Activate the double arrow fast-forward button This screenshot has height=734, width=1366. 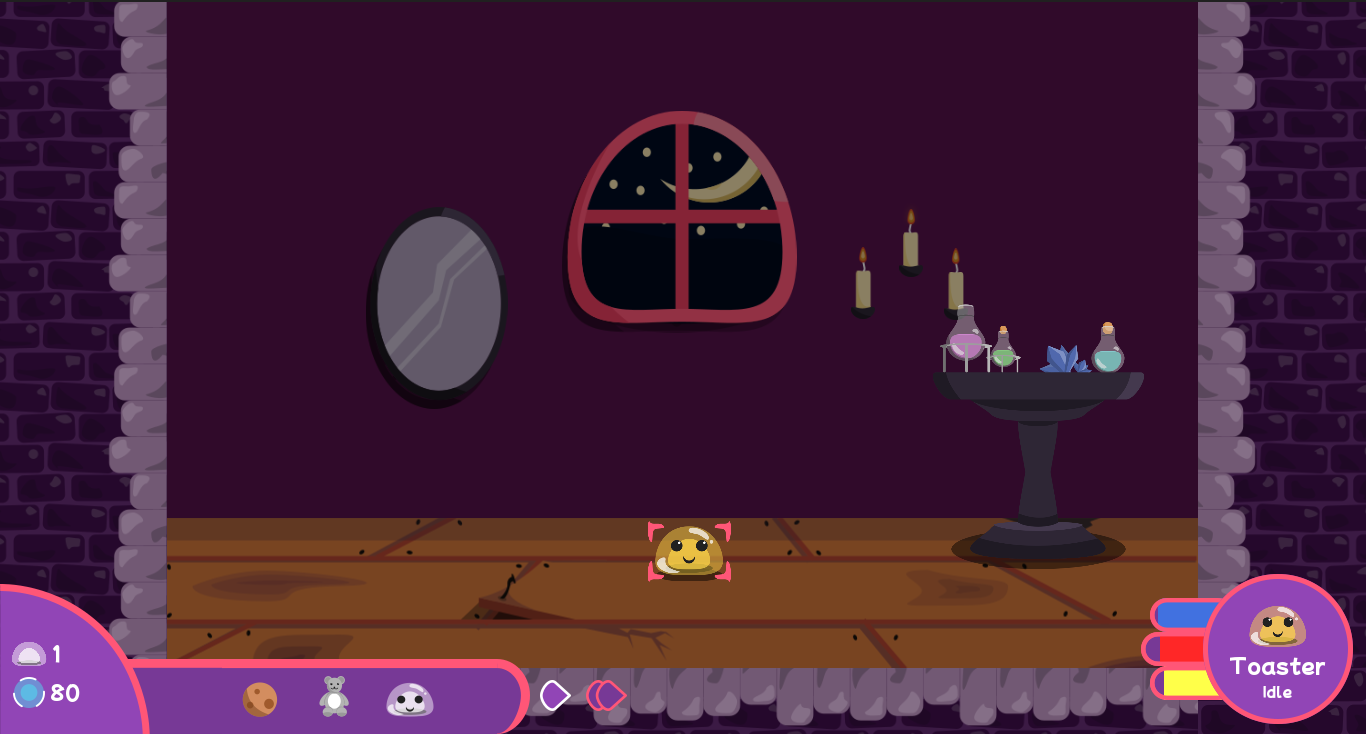(x=605, y=695)
